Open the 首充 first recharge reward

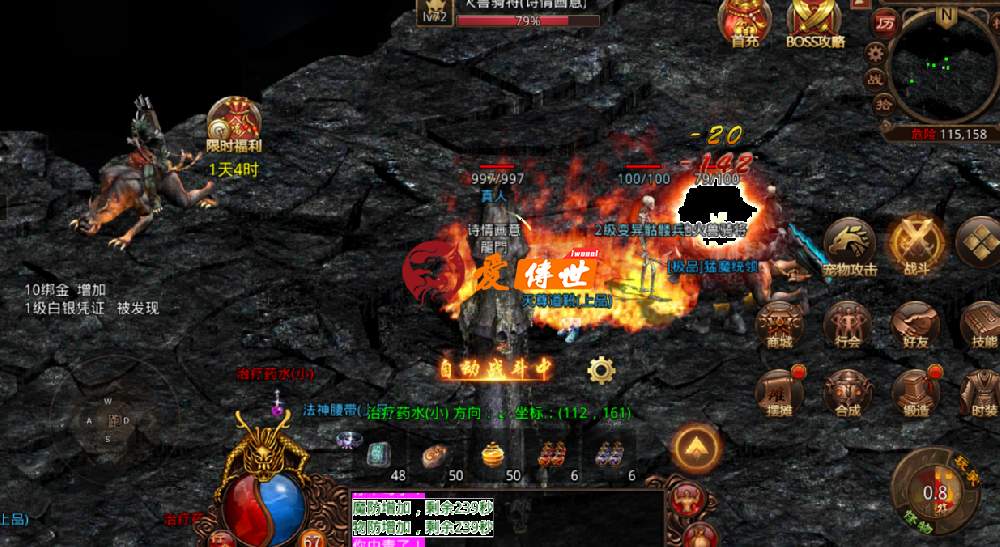(744, 22)
